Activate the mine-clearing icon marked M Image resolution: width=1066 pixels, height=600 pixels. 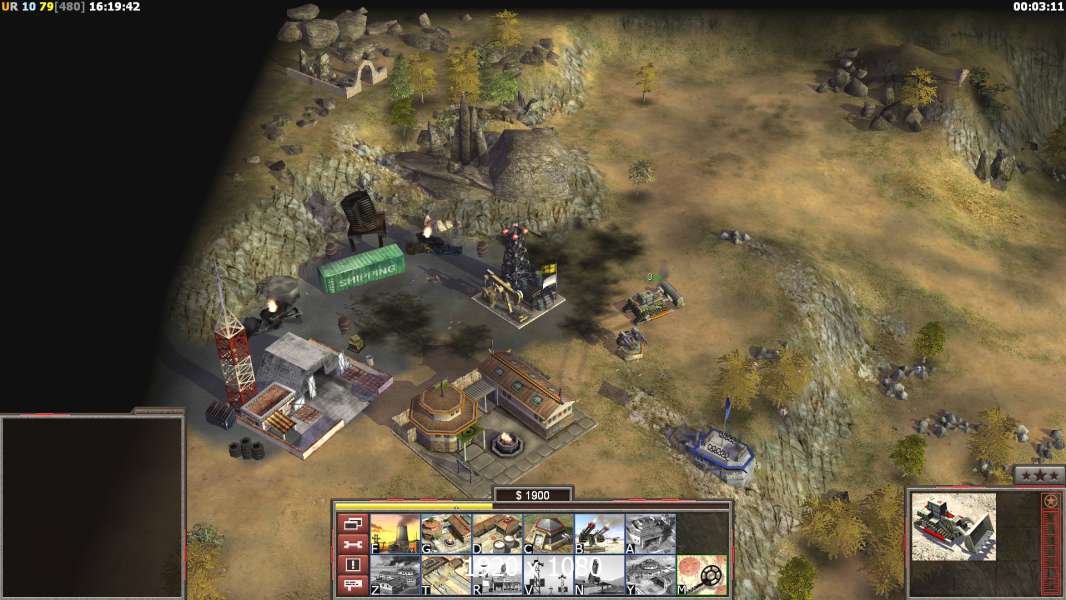point(702,575)
